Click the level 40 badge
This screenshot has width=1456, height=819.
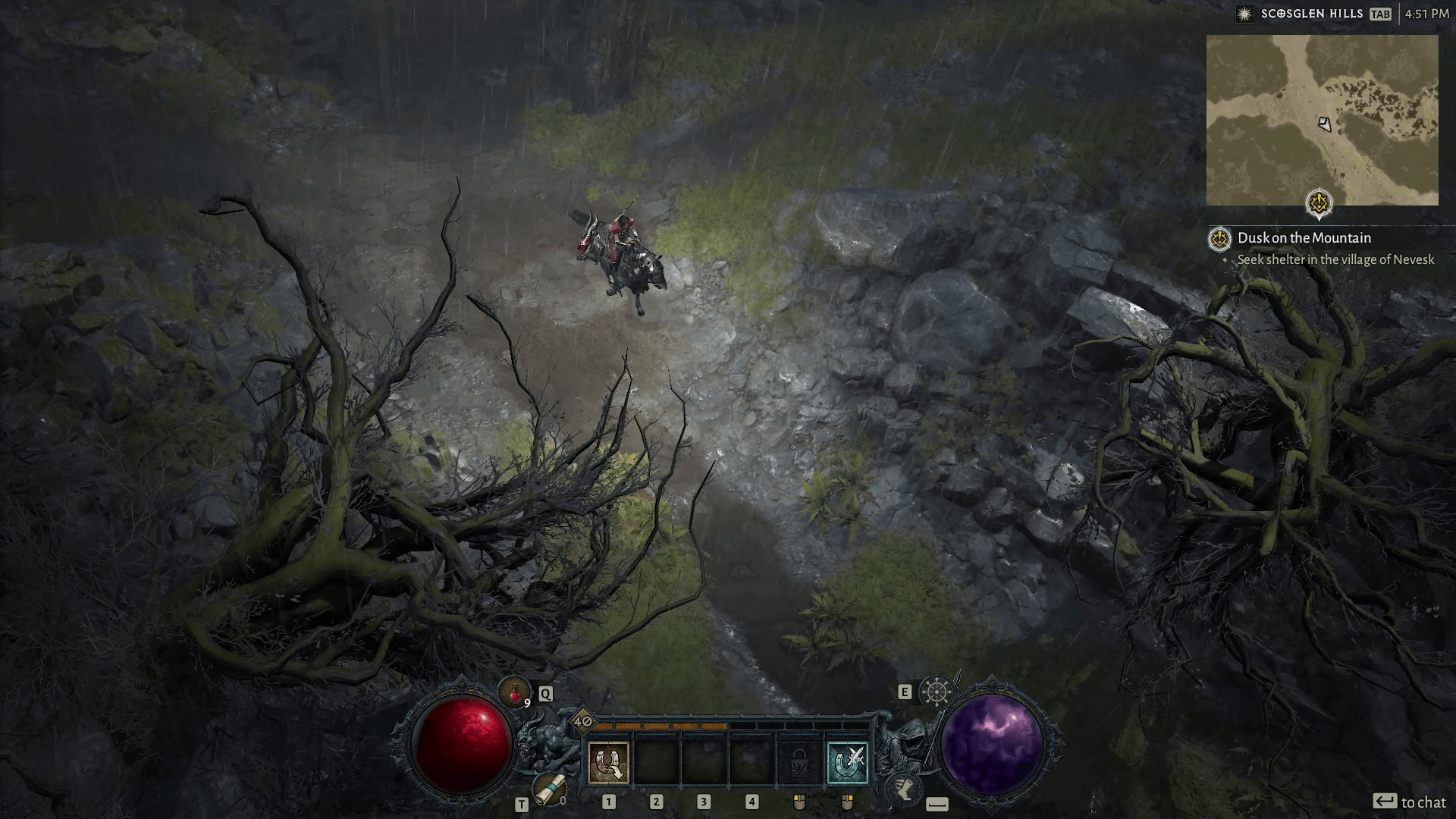pos(583,721)
